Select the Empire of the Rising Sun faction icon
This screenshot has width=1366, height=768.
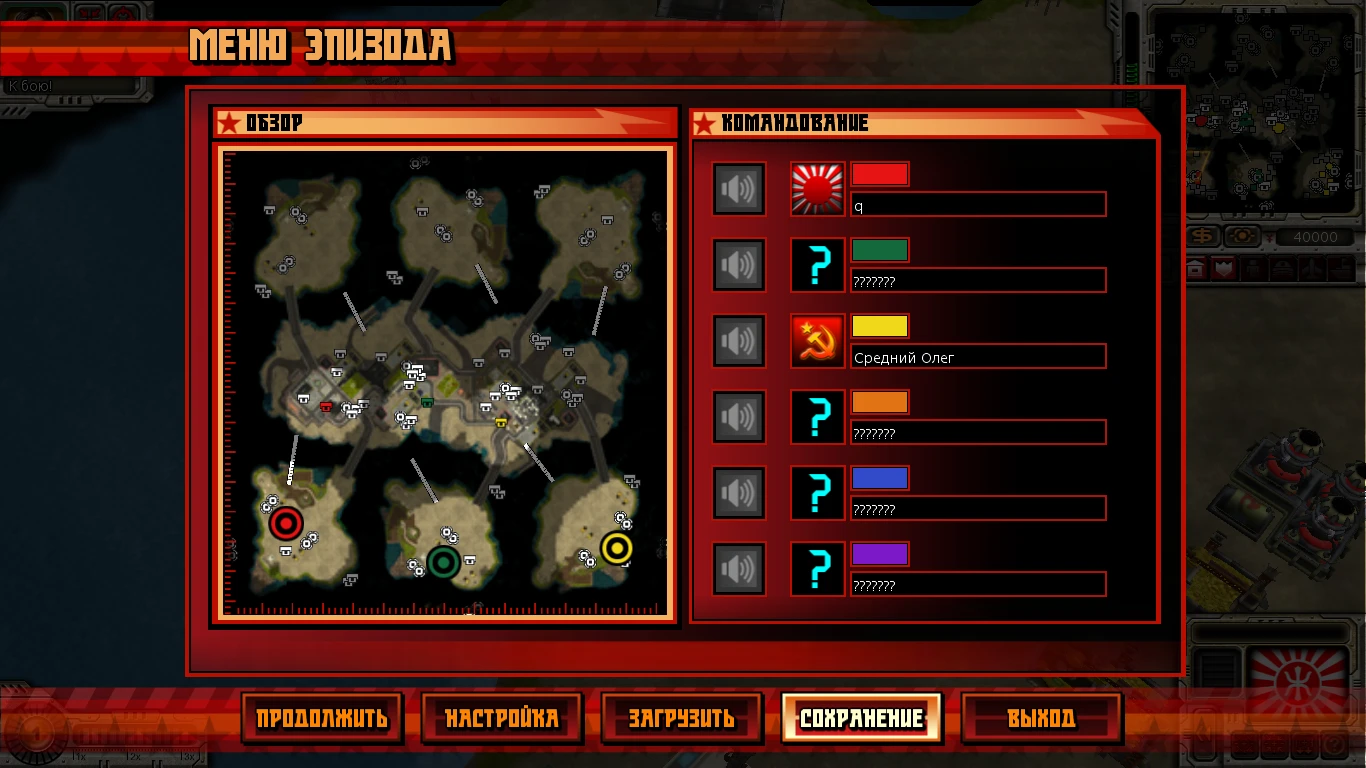click(x=816, y=188)
